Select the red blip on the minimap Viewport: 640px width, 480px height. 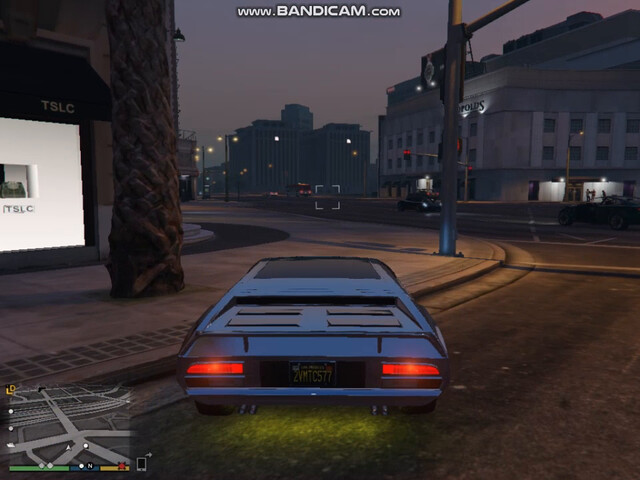[x=122, y=465]
